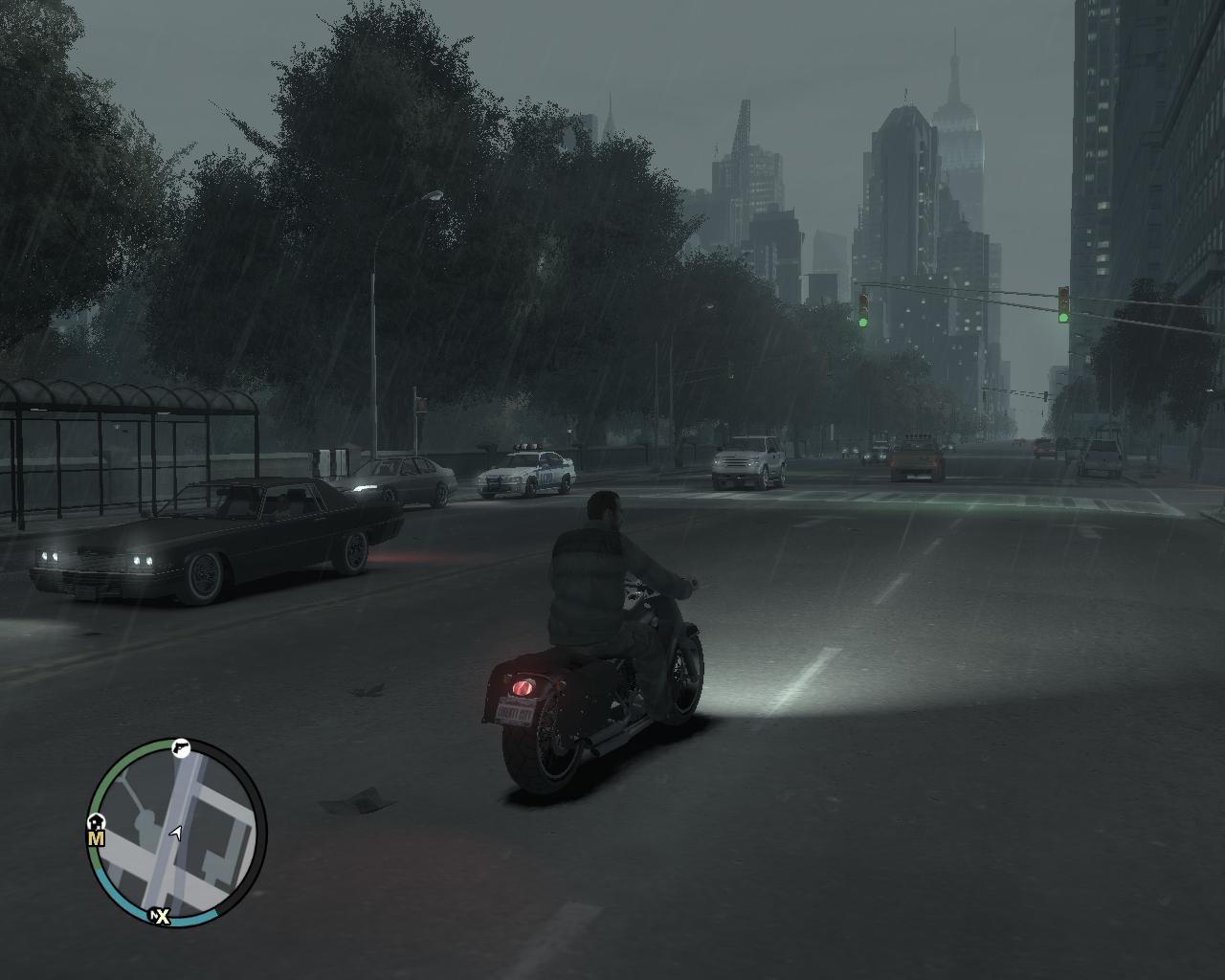Click the safehouse marker on the radar
The width and height of the screenshot is (1225, 980).
click(96, 821)
